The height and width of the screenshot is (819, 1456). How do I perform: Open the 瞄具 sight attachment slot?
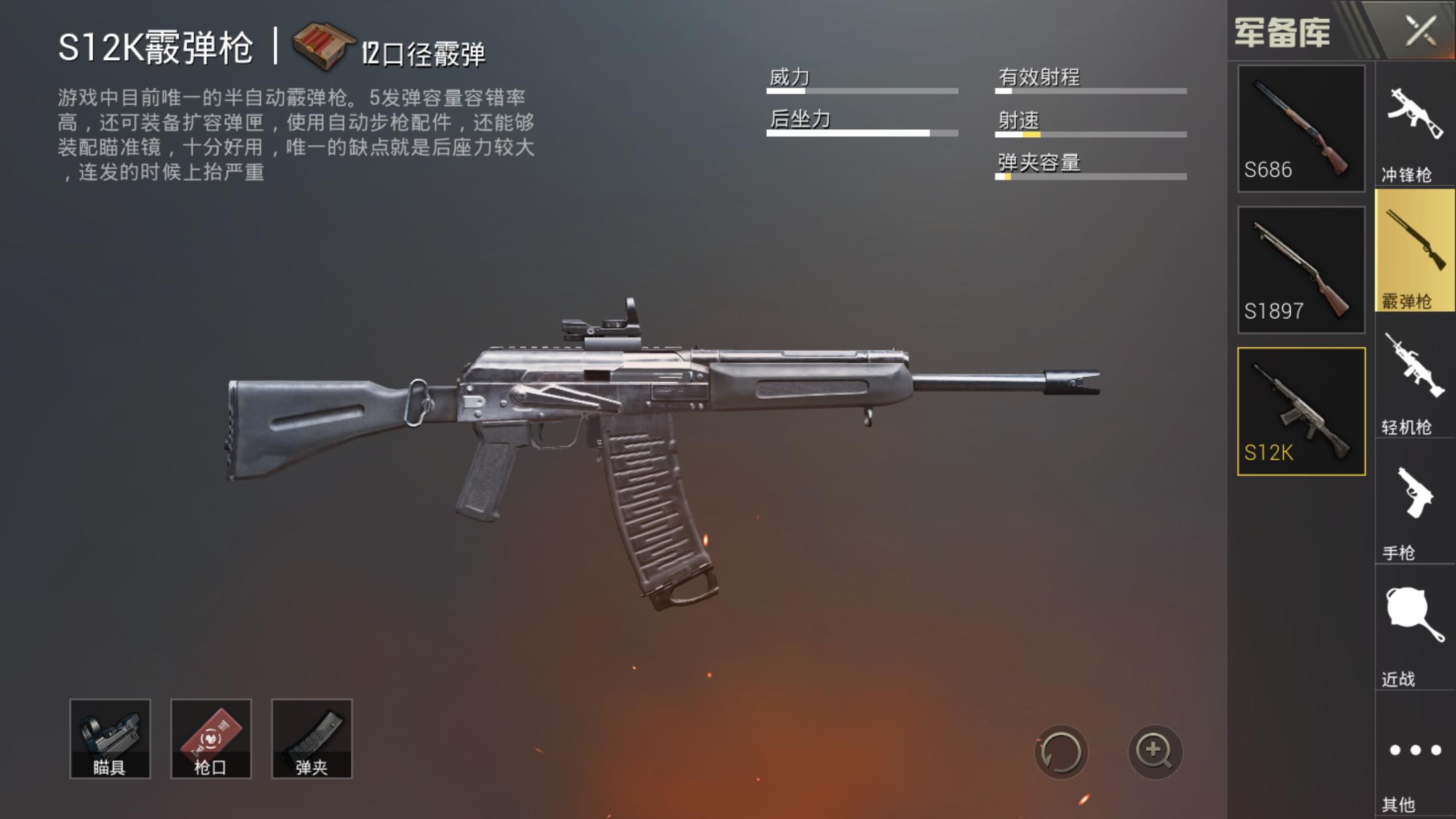111,739
